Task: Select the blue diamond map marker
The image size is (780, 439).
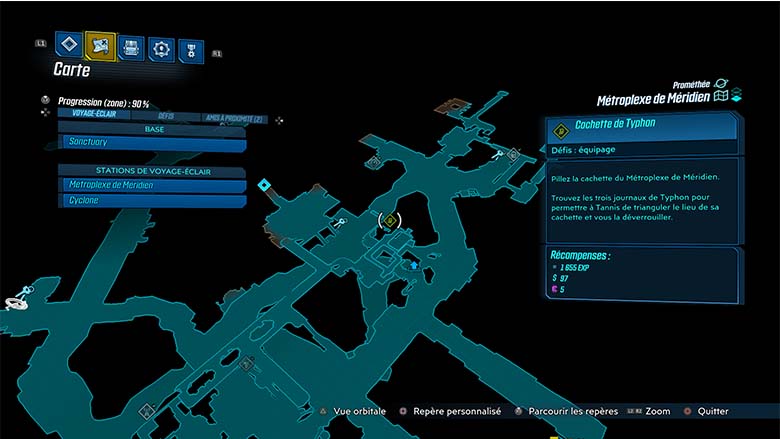Action: pyautogui.click(x=263, y=185)
